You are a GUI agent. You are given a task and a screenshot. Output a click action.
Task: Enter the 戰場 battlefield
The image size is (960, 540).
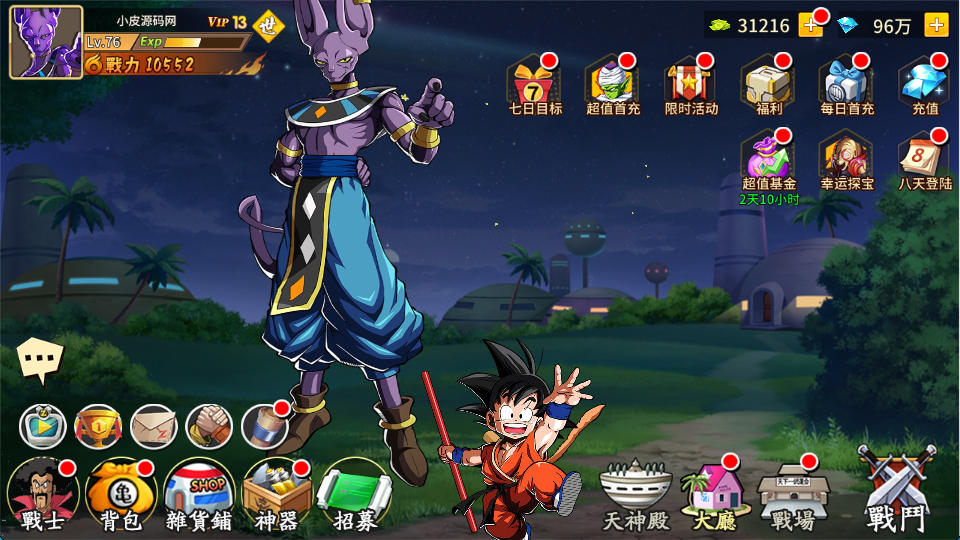pyautogui.click(x=792, y=495)
